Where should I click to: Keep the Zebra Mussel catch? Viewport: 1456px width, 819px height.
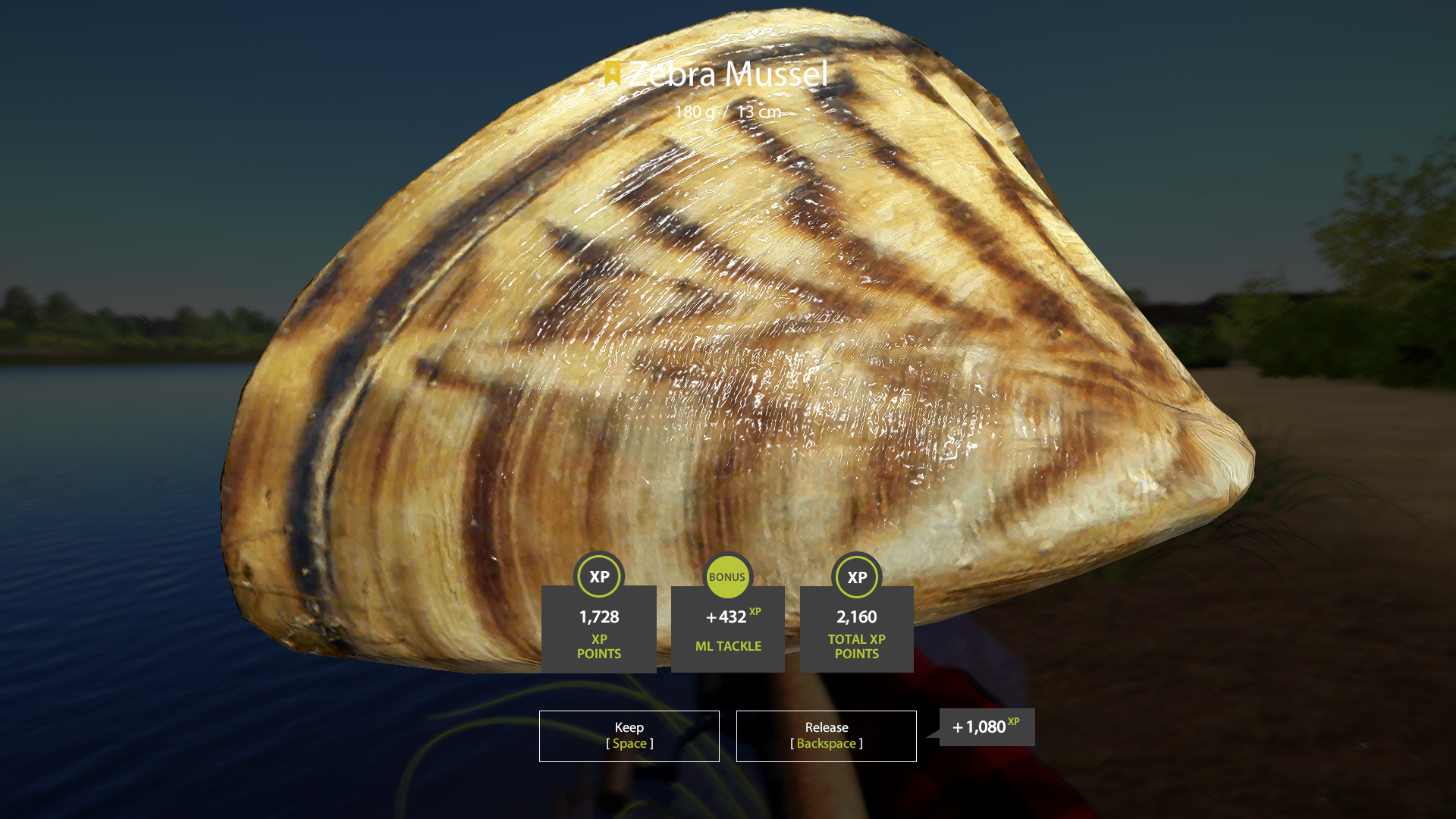click(x=629, y=736)
